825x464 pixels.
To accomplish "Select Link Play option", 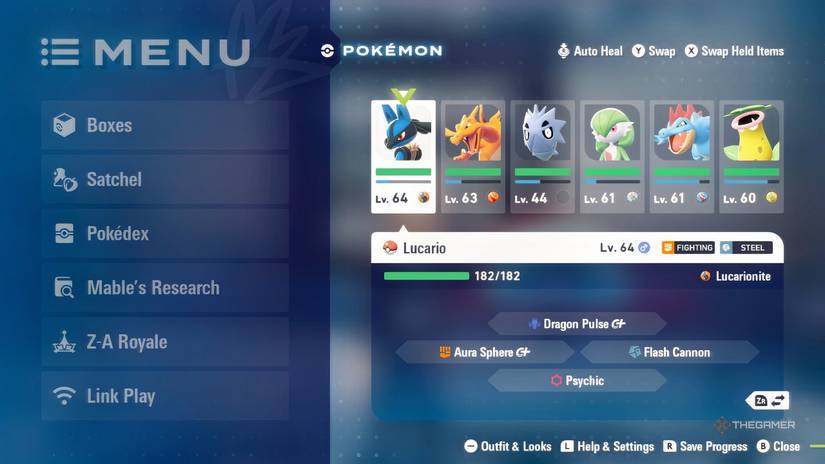I will [x=165, y=396].
